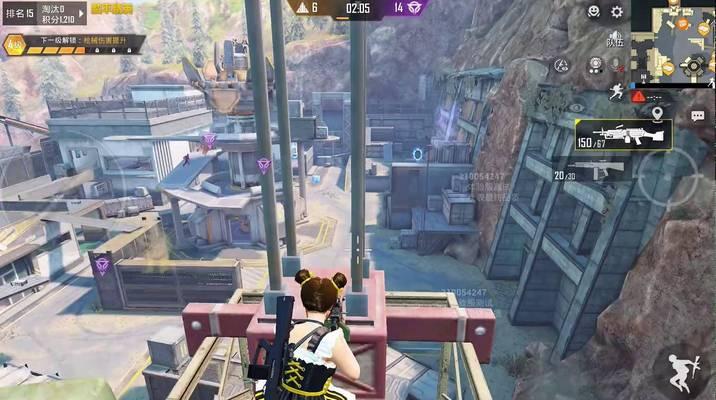Tap the red warning triangle alert
Image resolution: width=716 pixels, height=400 pixels.
[x=638, y=94]
